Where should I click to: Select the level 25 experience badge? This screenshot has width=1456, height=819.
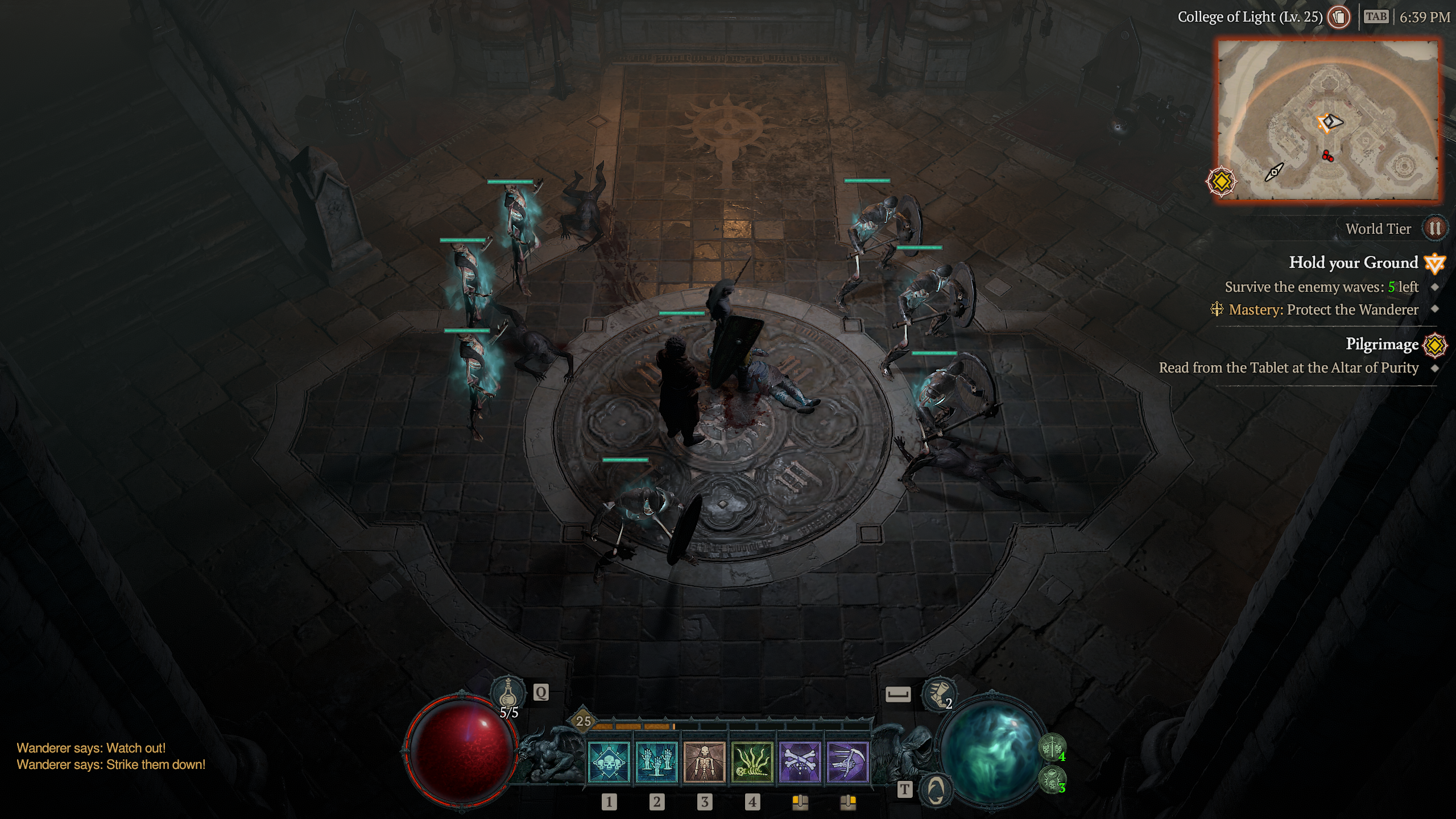click(x=584, y=721)
